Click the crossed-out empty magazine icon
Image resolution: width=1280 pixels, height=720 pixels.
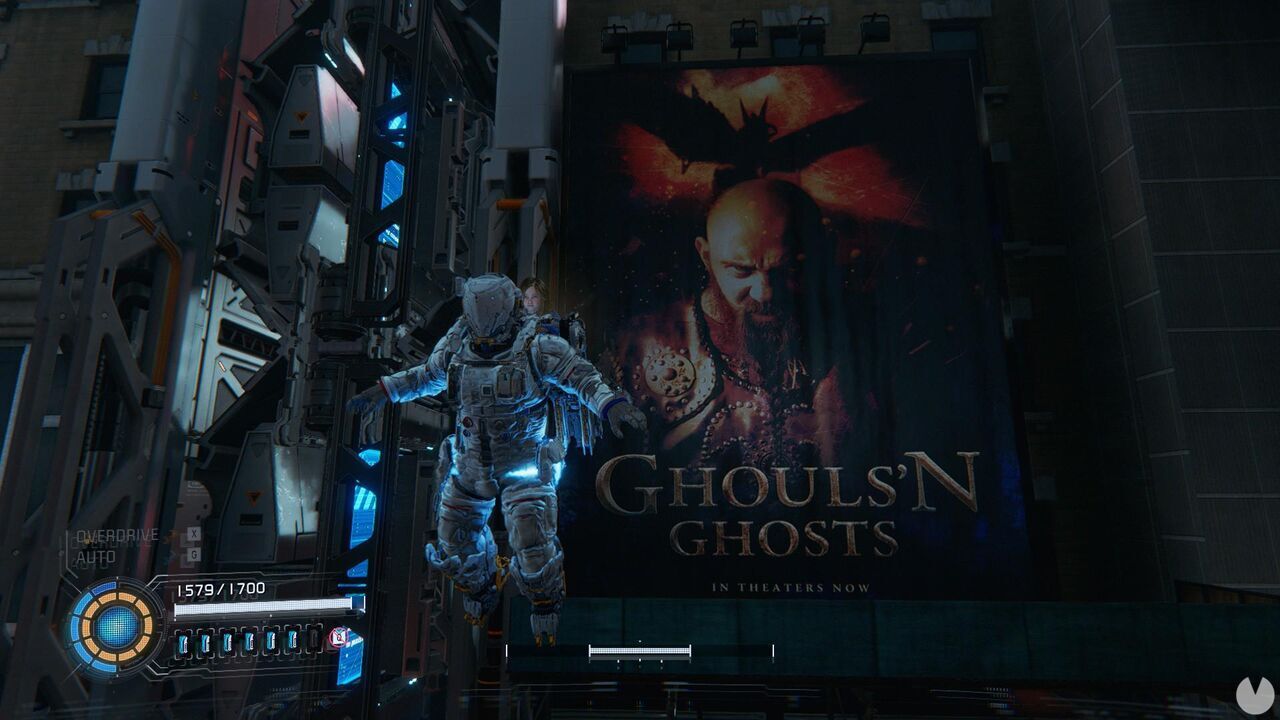[x=337, y=638]
